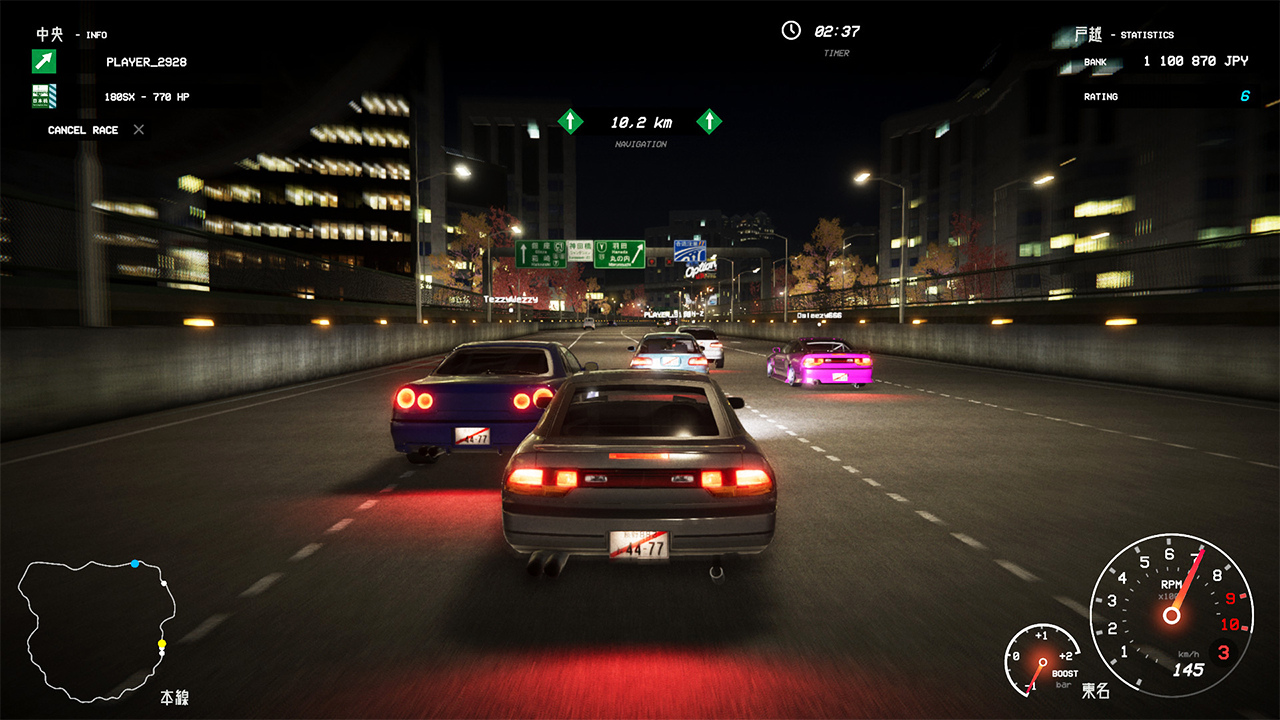Click the clock icon above the TIMER label
The height and width of the screenshot is (720, 1280).
(789, 30)
